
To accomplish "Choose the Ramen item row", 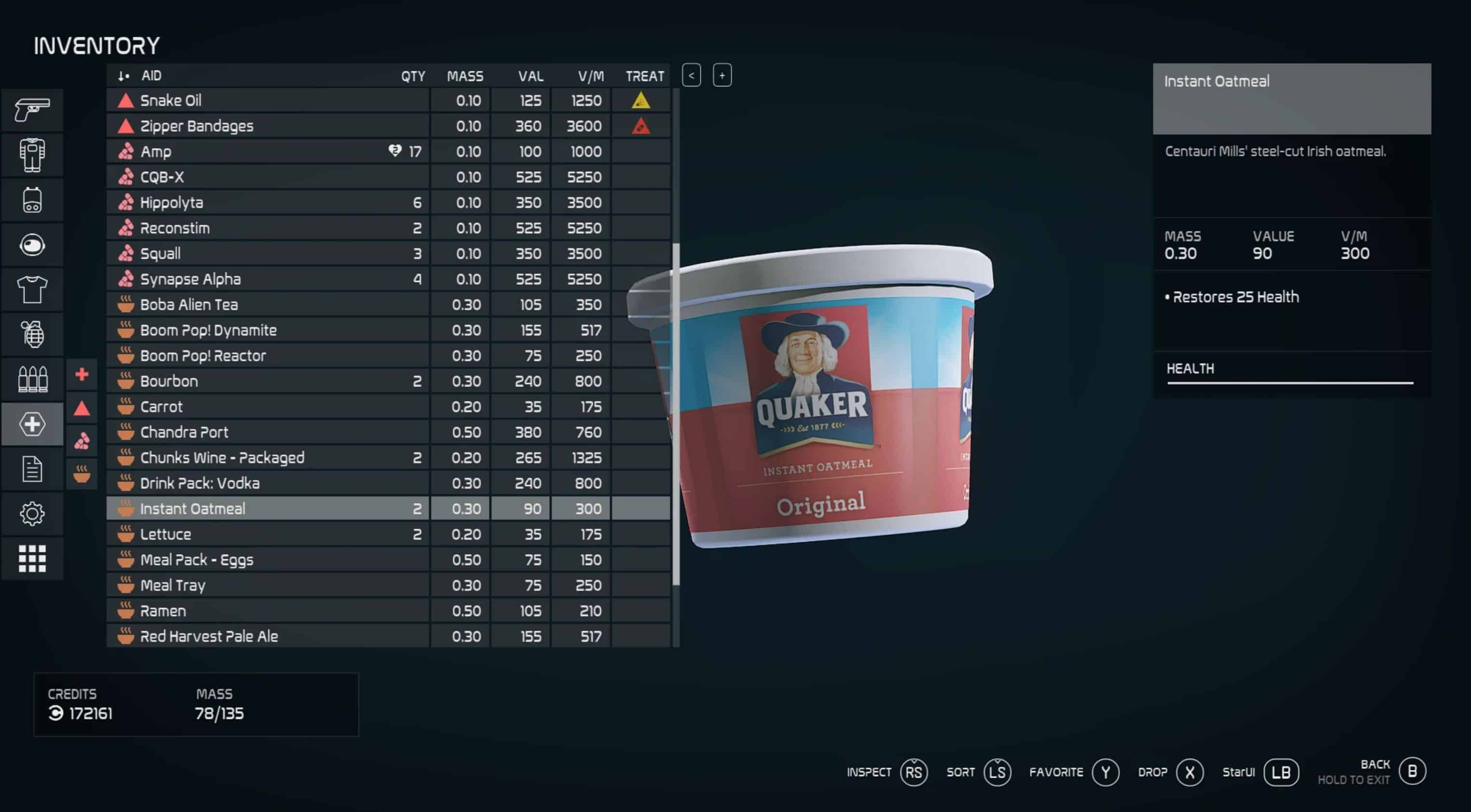I will pos(267,610).
